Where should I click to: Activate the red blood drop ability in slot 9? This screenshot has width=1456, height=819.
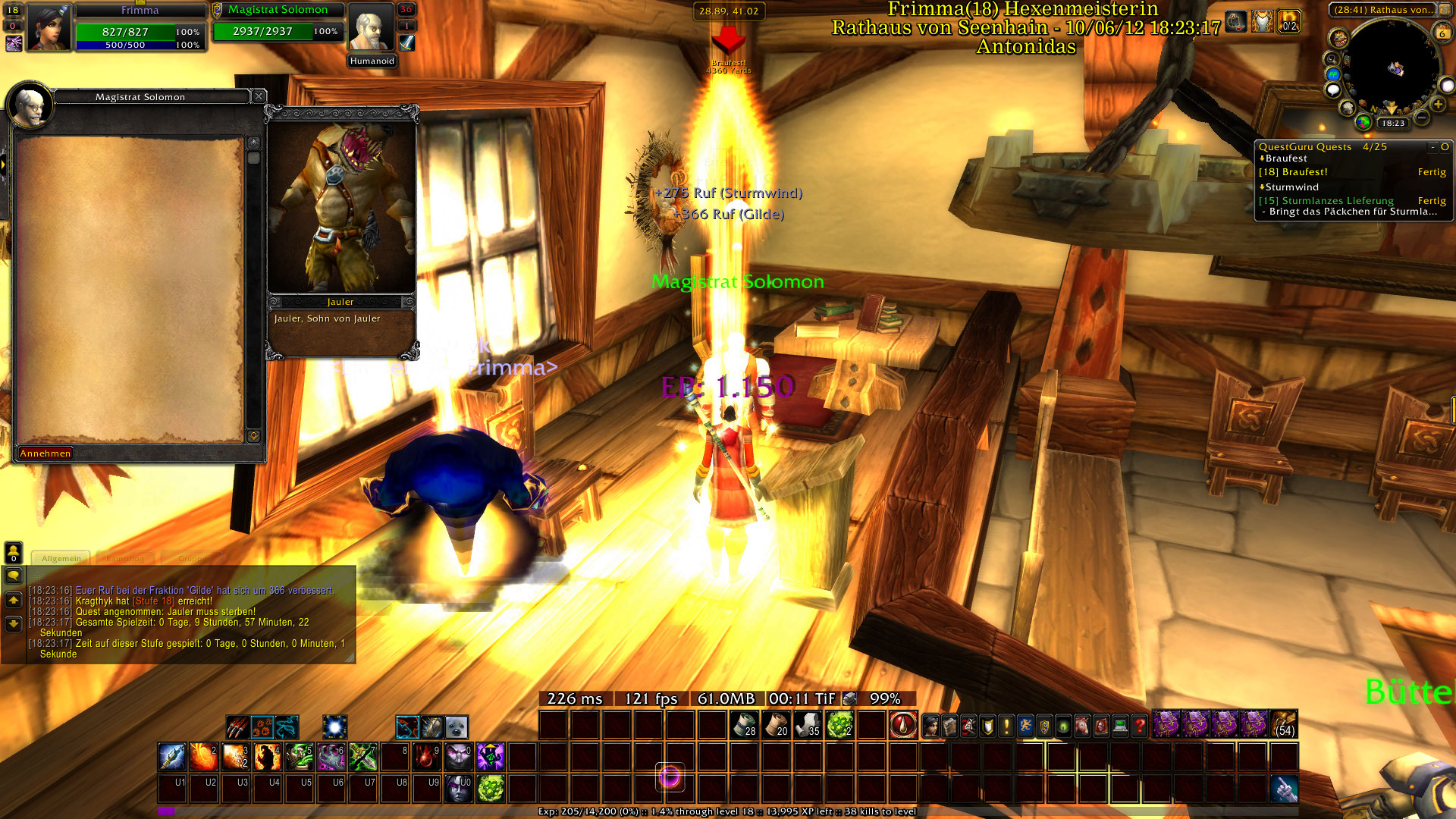click(x=427, y=756)
